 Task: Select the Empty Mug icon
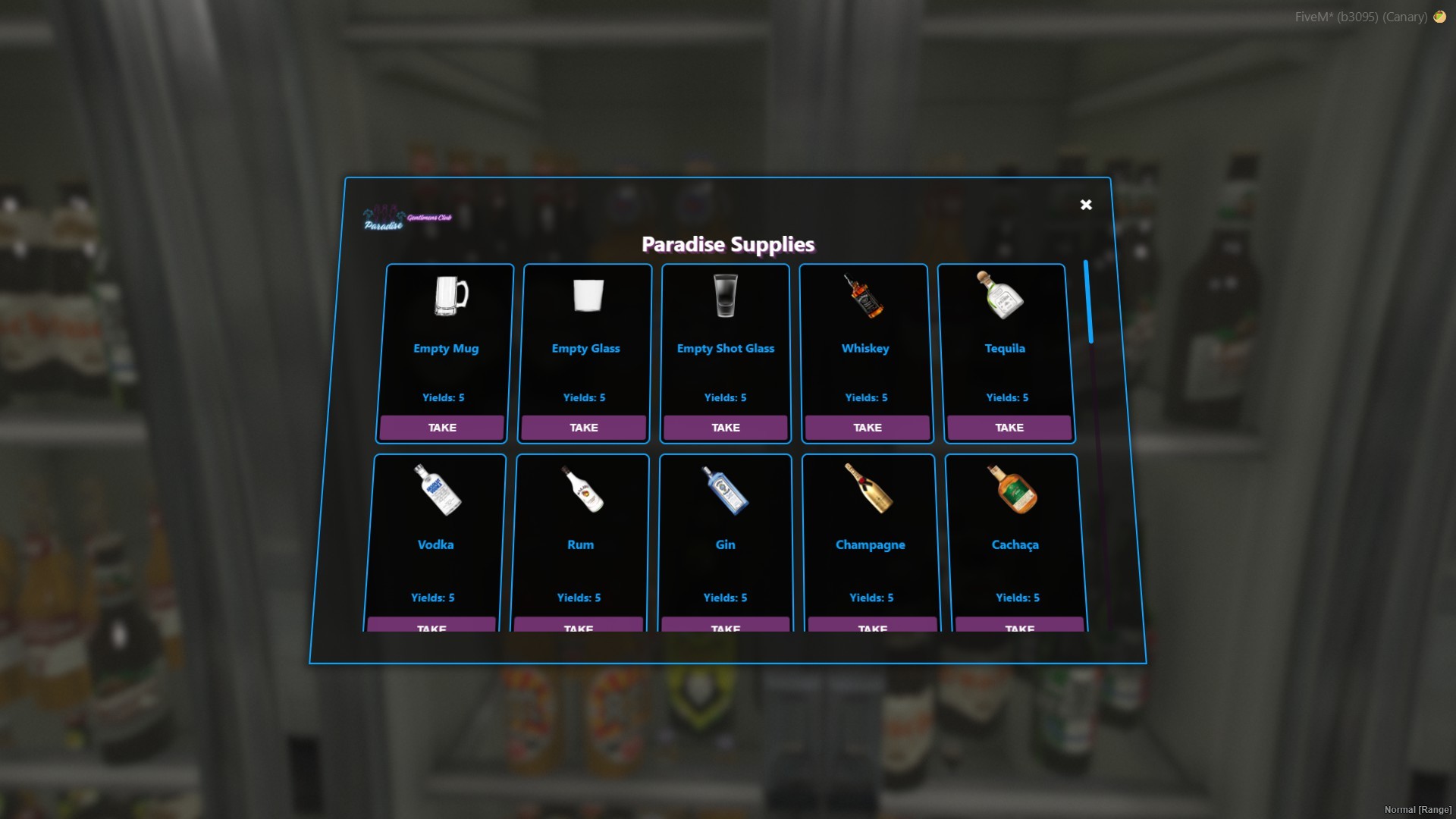pyautogui.click(x=450, y=295)
